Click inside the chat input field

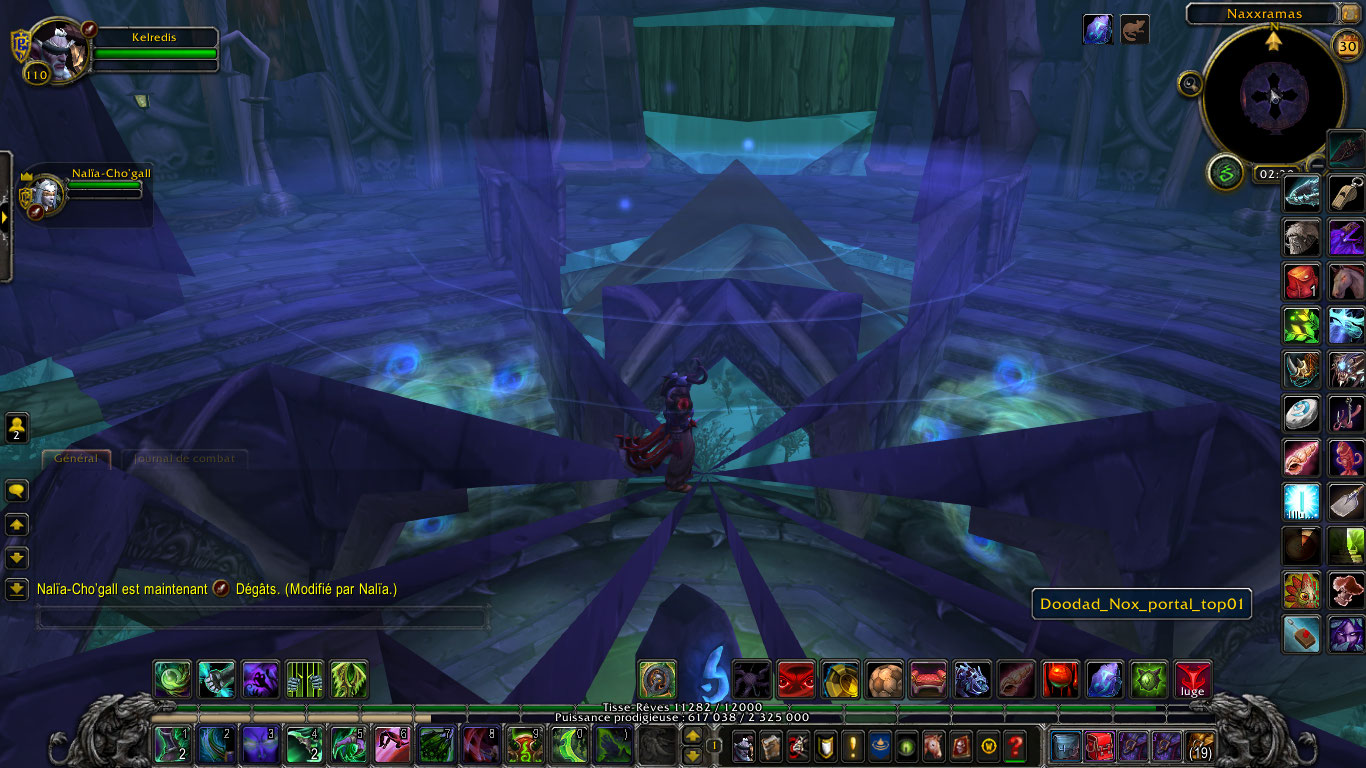[260, 618]
